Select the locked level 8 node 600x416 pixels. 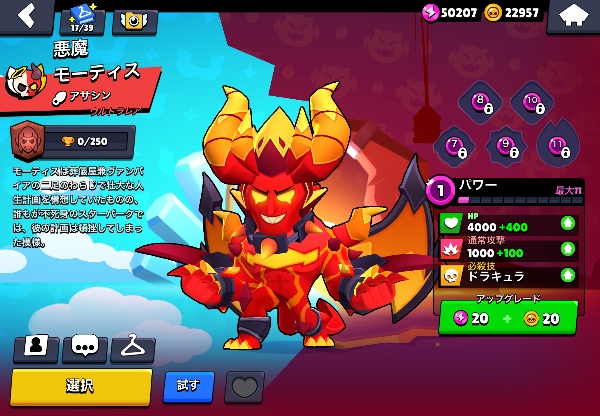(482, 101)
